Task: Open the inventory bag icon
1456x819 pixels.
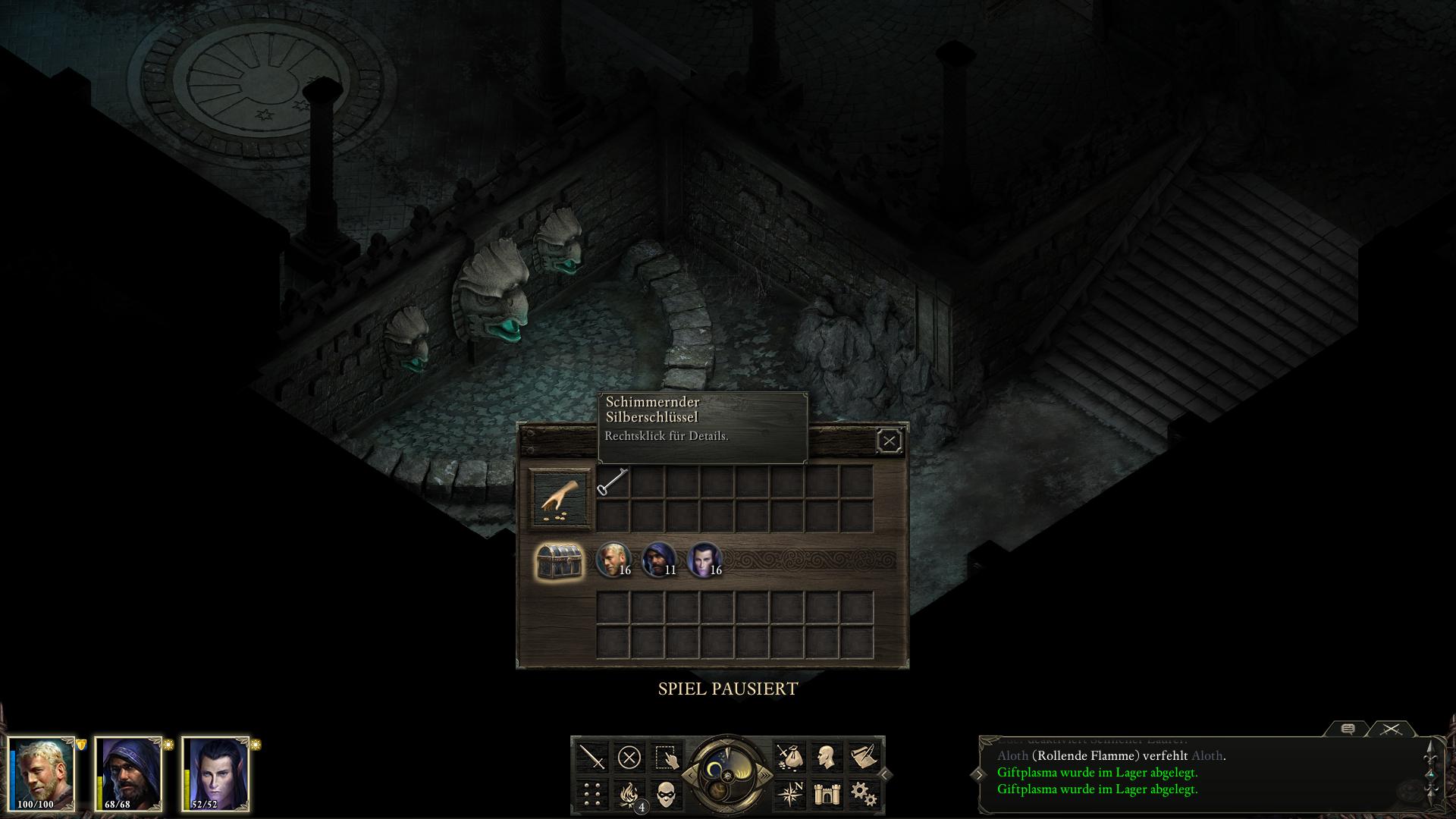Action: [789, 757]
